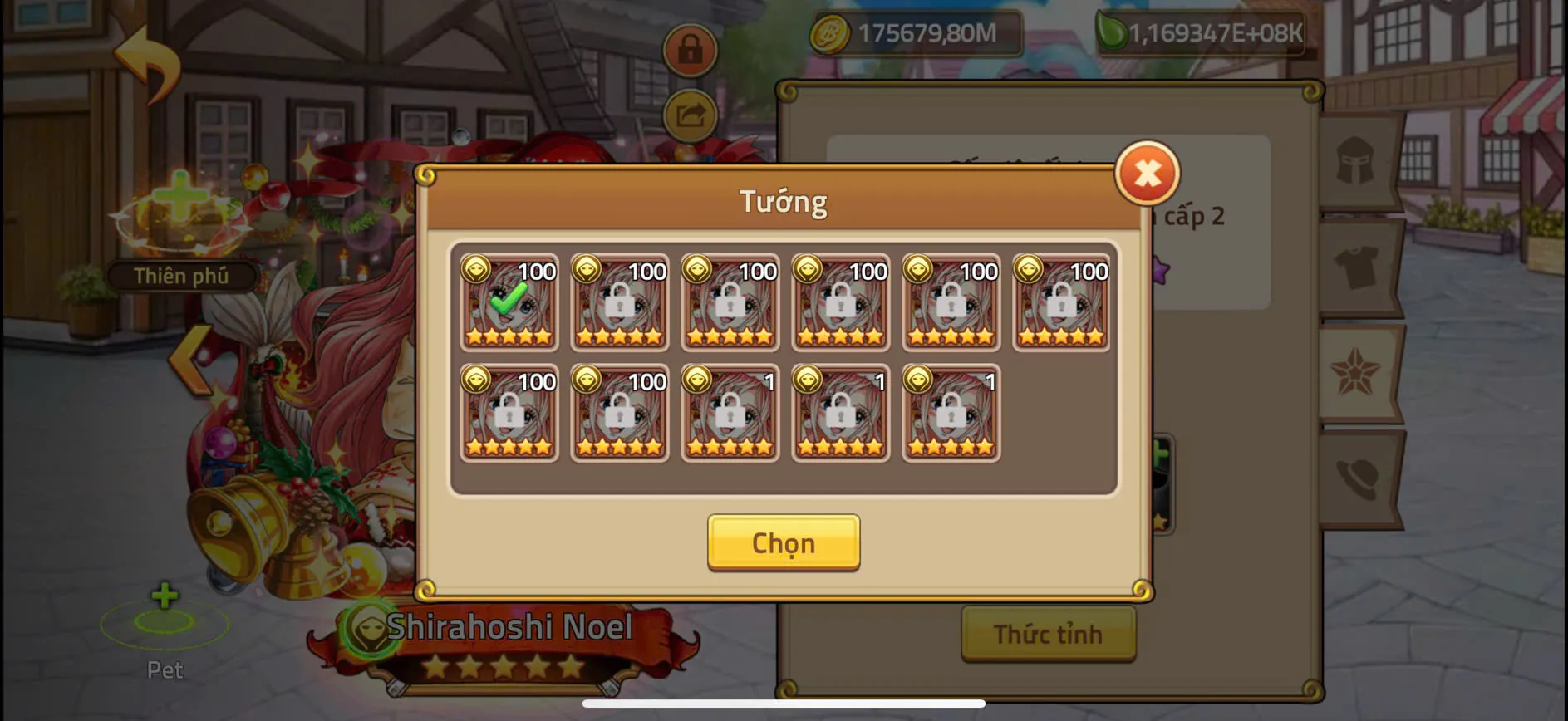Viewport: 1568px width, 721px height.
Task: Tap the yellow share icon
Action: (x=689, y=116)
